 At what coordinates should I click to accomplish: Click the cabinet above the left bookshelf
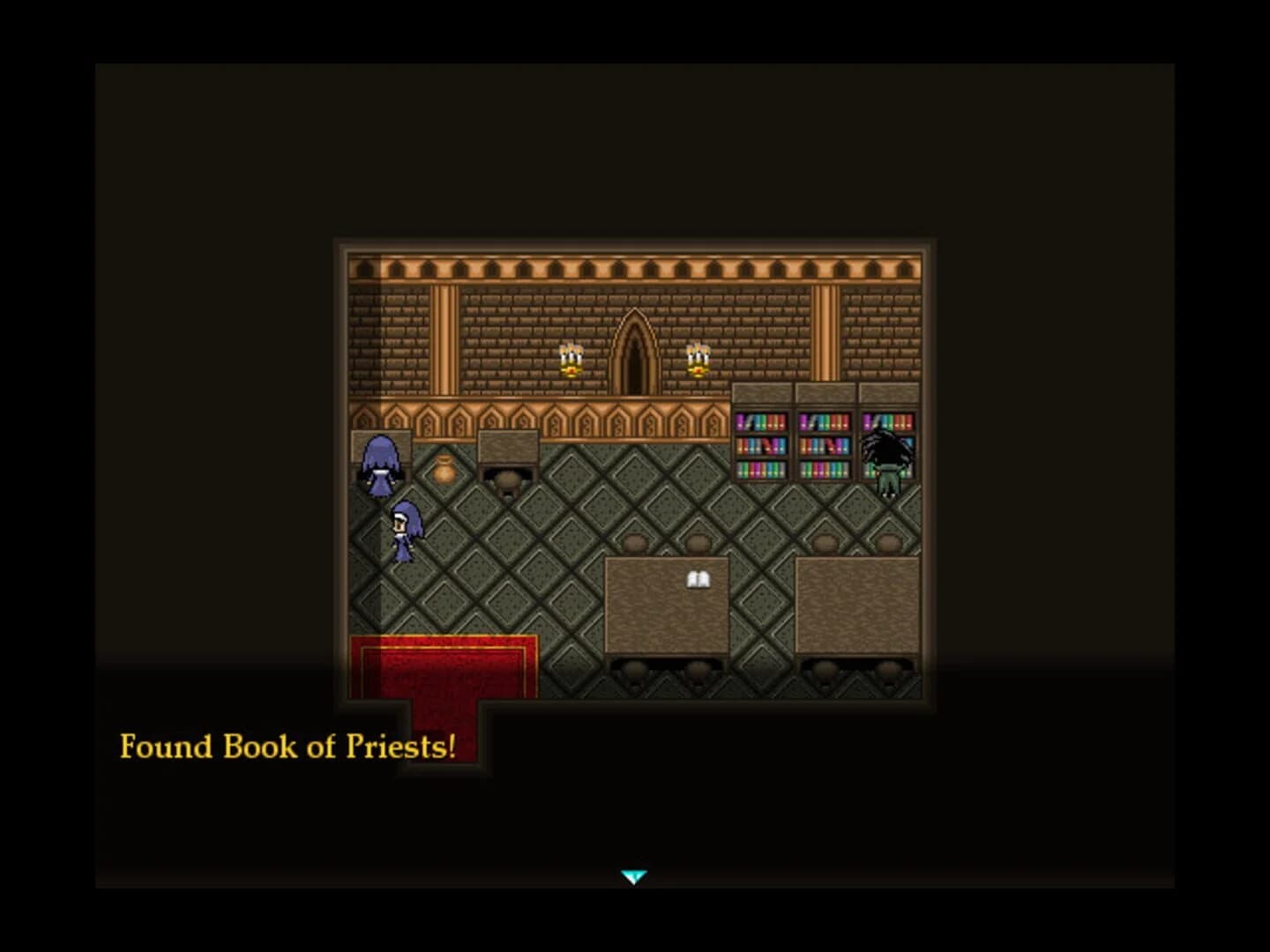pos(763,390)
